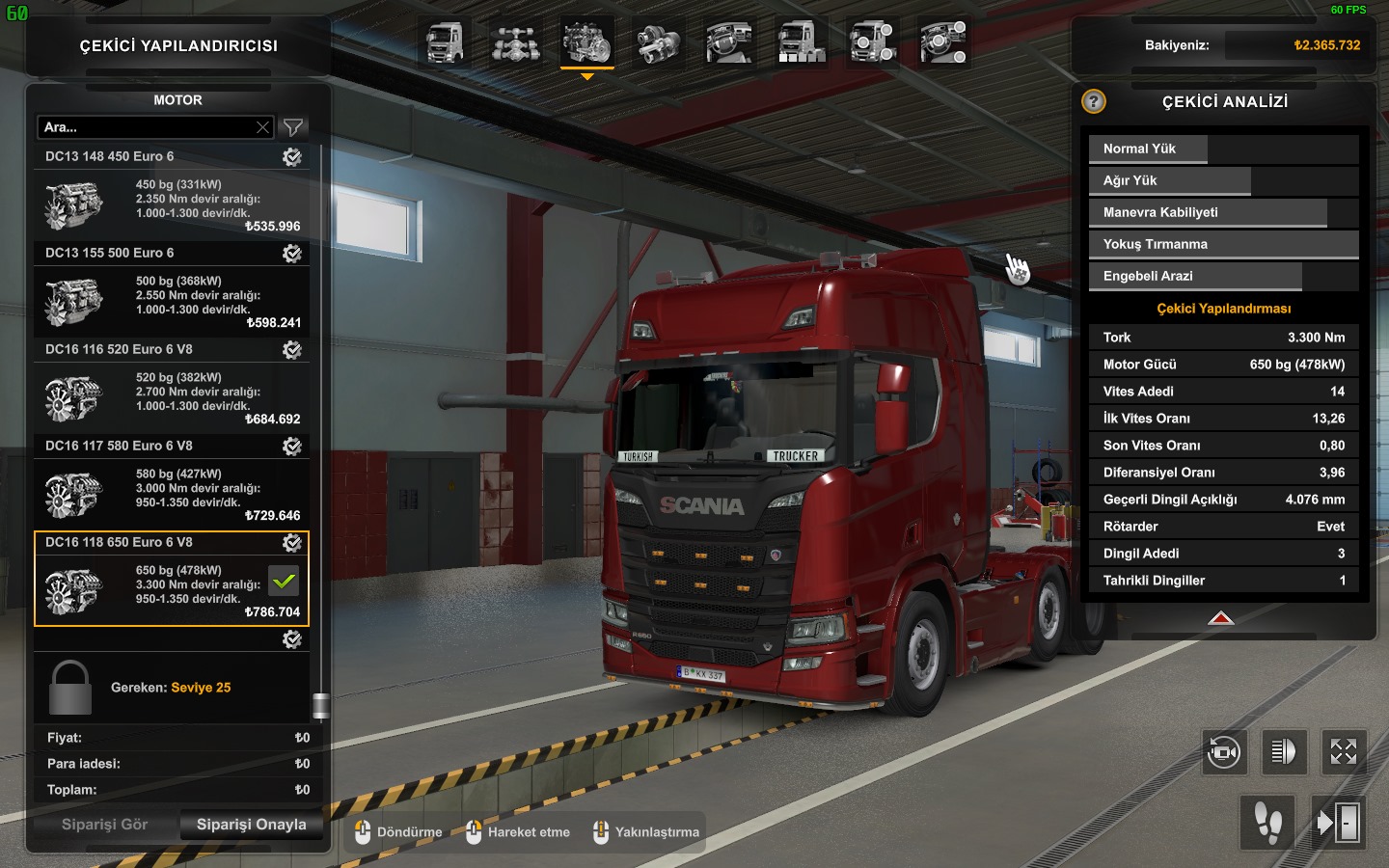Click the engine search field

coord(145,127)
